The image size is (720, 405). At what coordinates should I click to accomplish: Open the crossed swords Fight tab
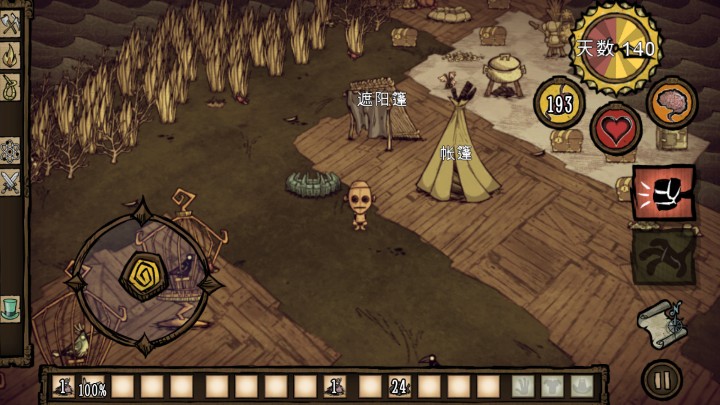point(11,181)
